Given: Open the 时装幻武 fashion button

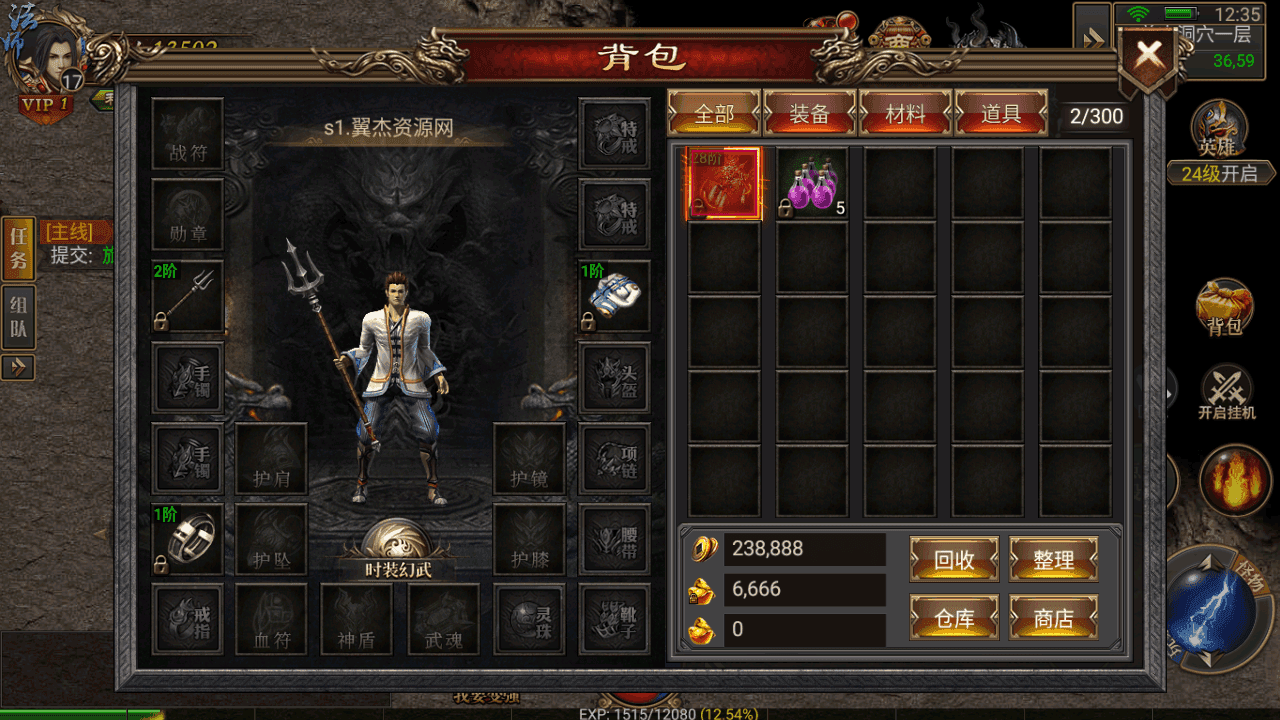Looking at the screenshot, I should 396,551.
